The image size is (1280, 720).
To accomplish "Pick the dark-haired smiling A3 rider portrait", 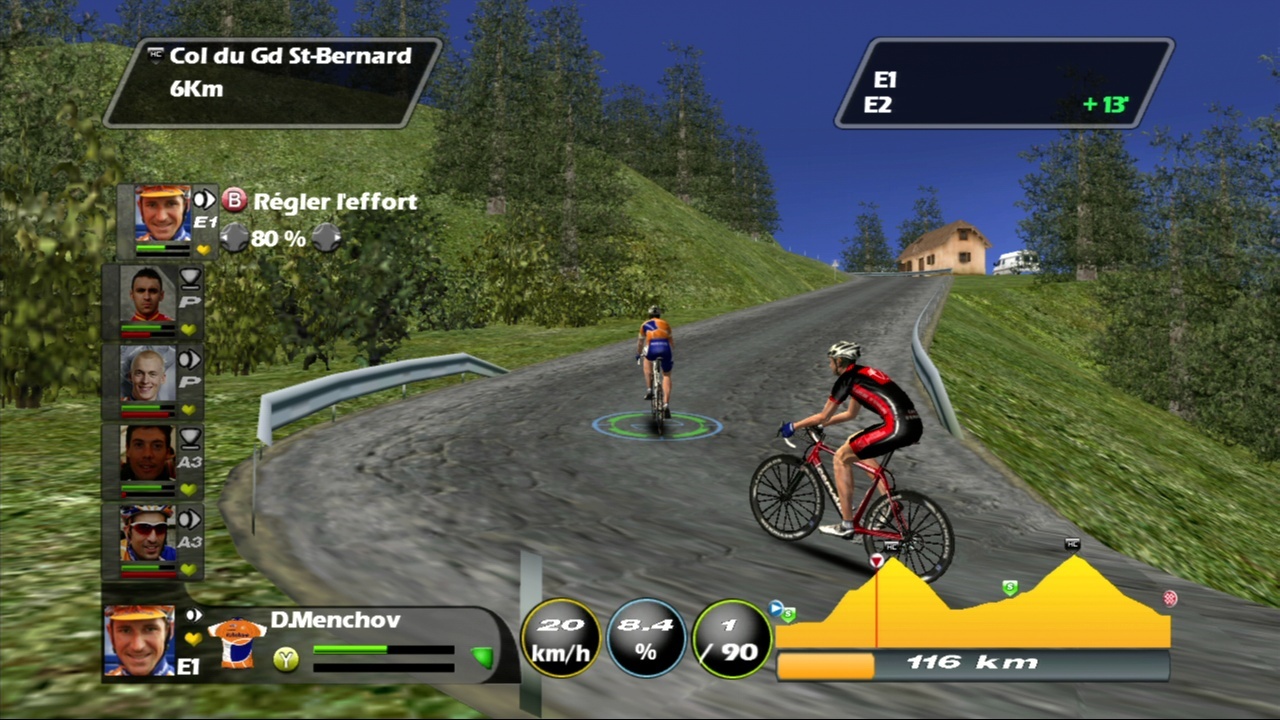I will [147, 453].
